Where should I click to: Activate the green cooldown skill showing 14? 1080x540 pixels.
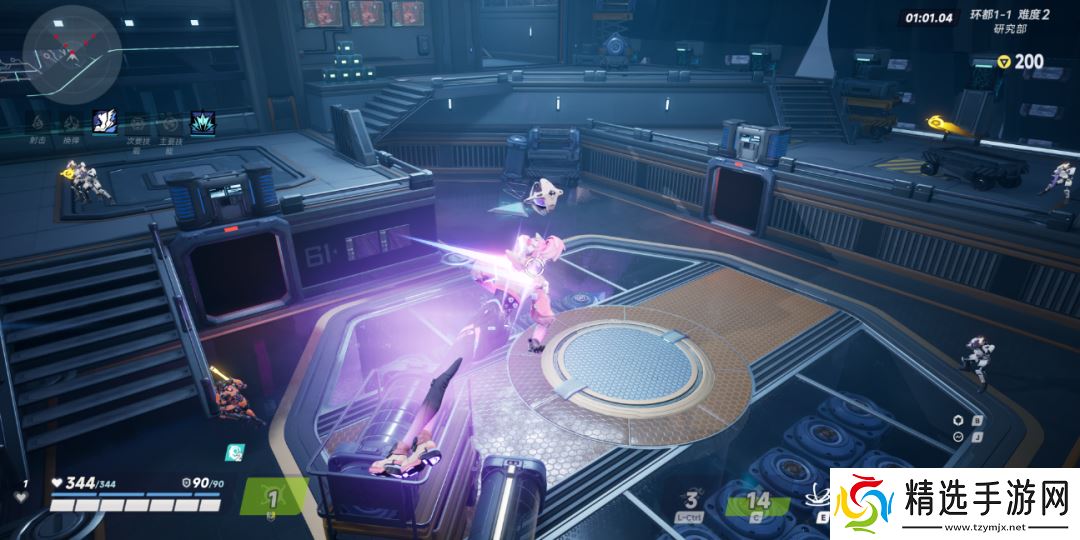[759, 501]
